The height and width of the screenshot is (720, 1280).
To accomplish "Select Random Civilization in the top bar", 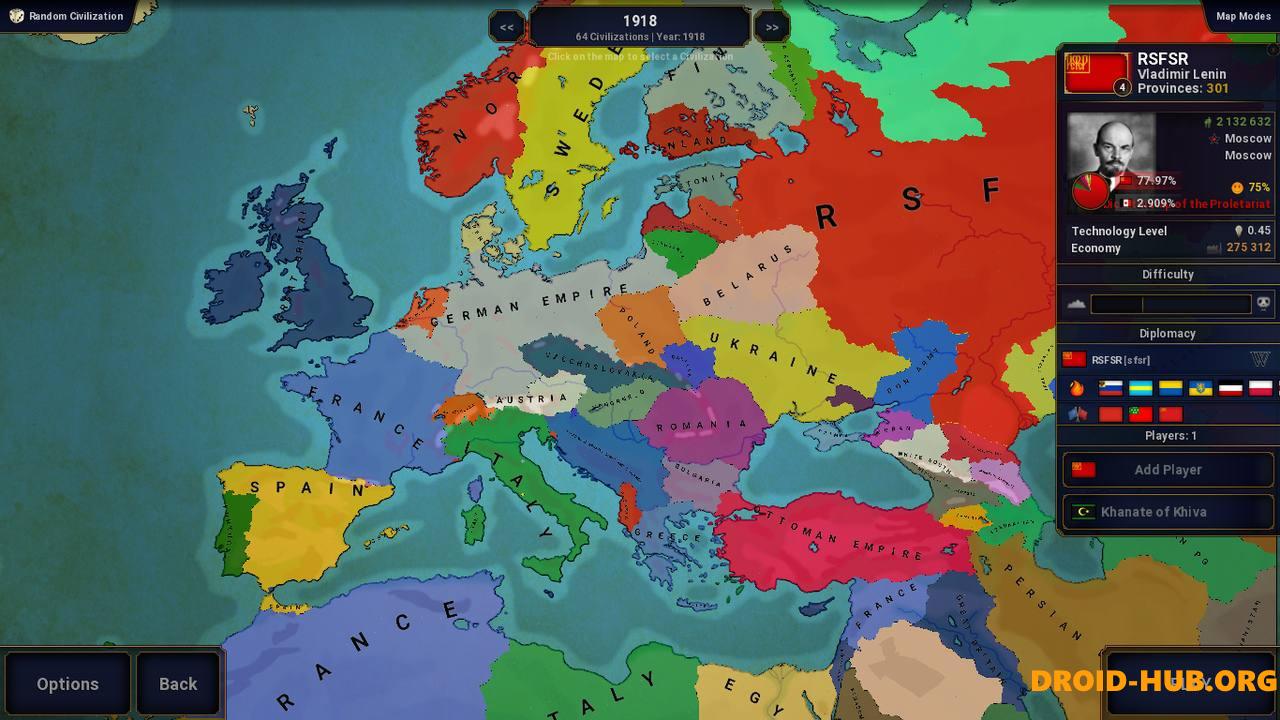I will click(75, 16).
